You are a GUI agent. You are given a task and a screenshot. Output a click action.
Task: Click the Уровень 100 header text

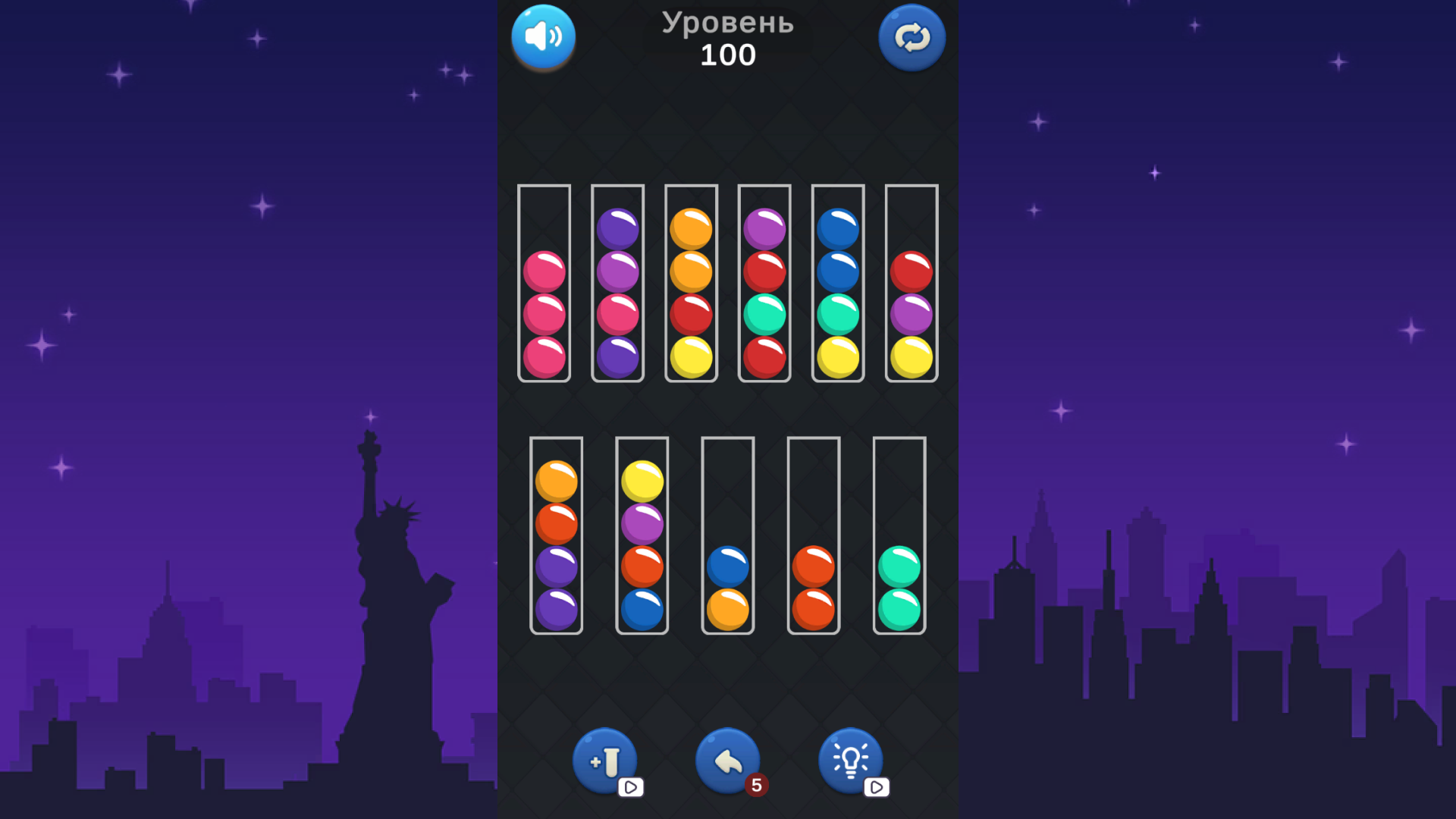tap(728, 38)
